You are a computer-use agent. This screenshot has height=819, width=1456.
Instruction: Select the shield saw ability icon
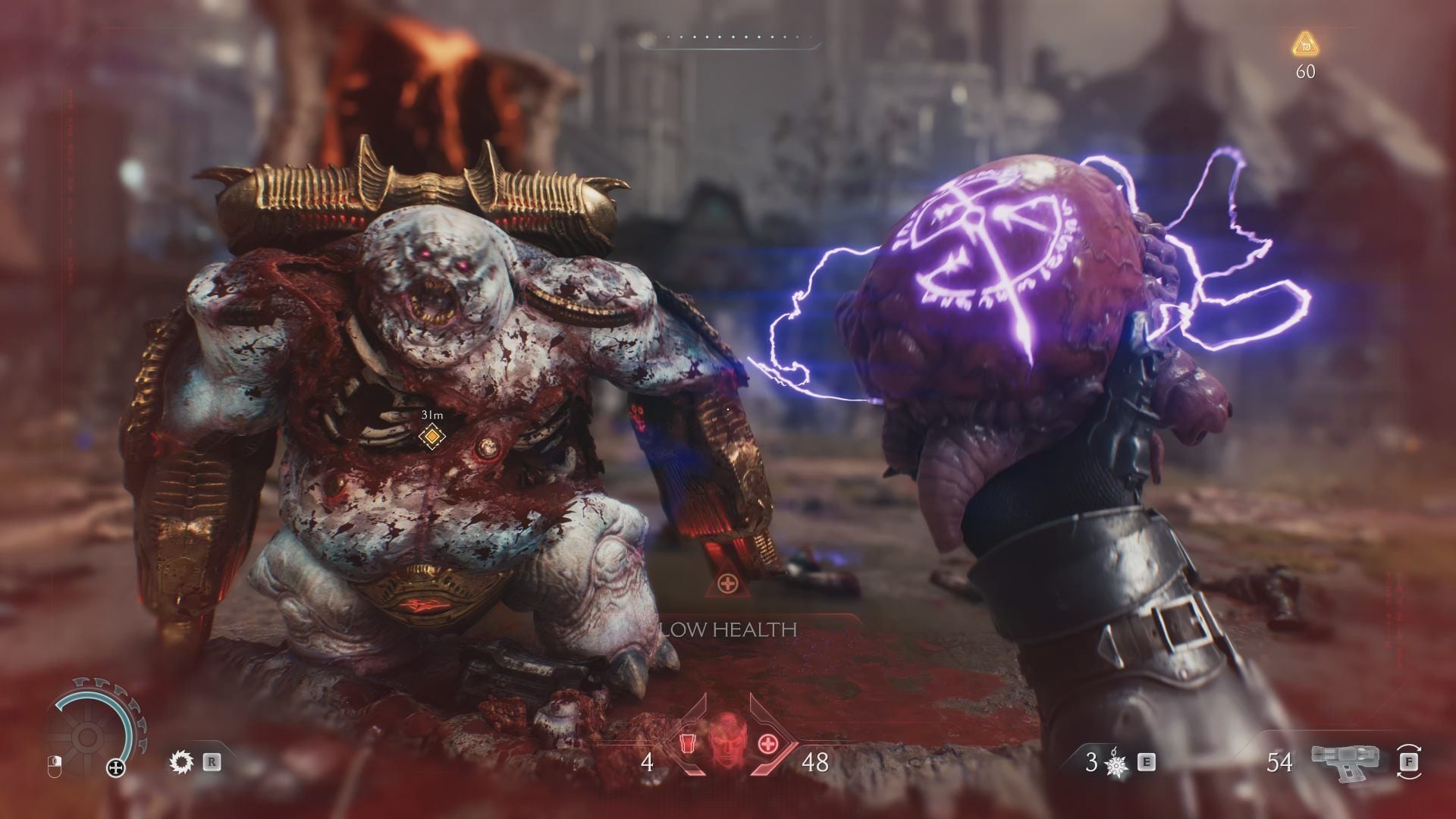point(182,761)
